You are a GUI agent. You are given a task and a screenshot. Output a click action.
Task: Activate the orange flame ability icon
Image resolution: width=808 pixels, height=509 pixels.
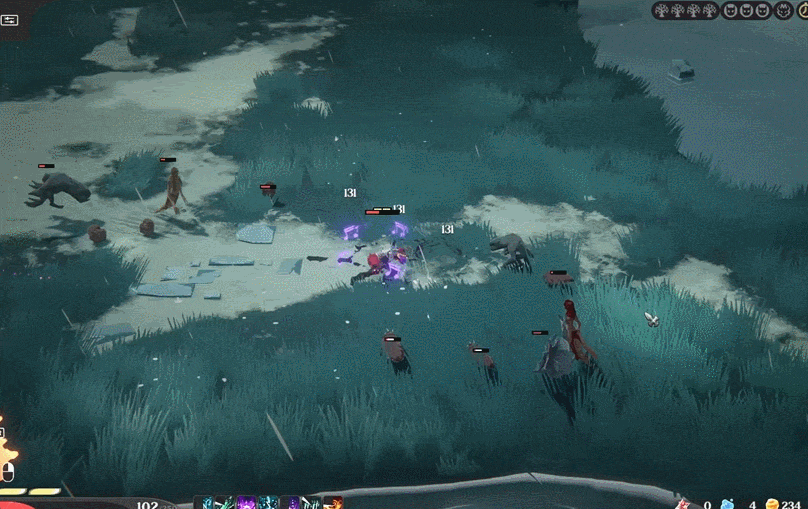(333, 503)
